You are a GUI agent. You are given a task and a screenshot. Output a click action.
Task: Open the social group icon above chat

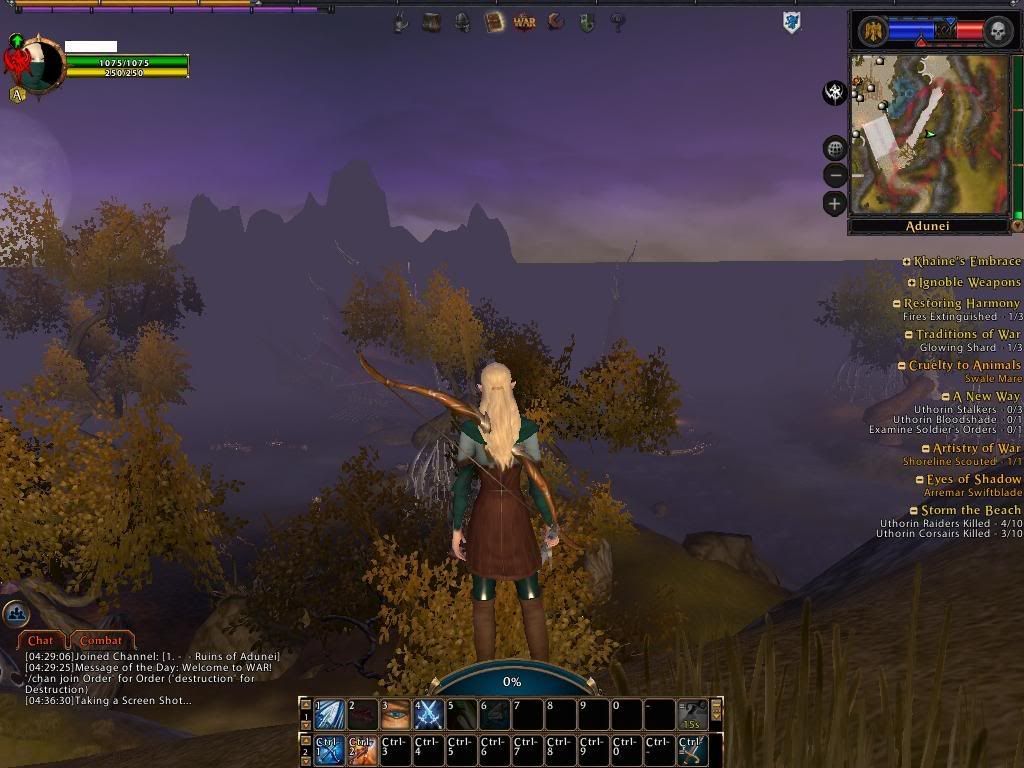click(15, 613)
